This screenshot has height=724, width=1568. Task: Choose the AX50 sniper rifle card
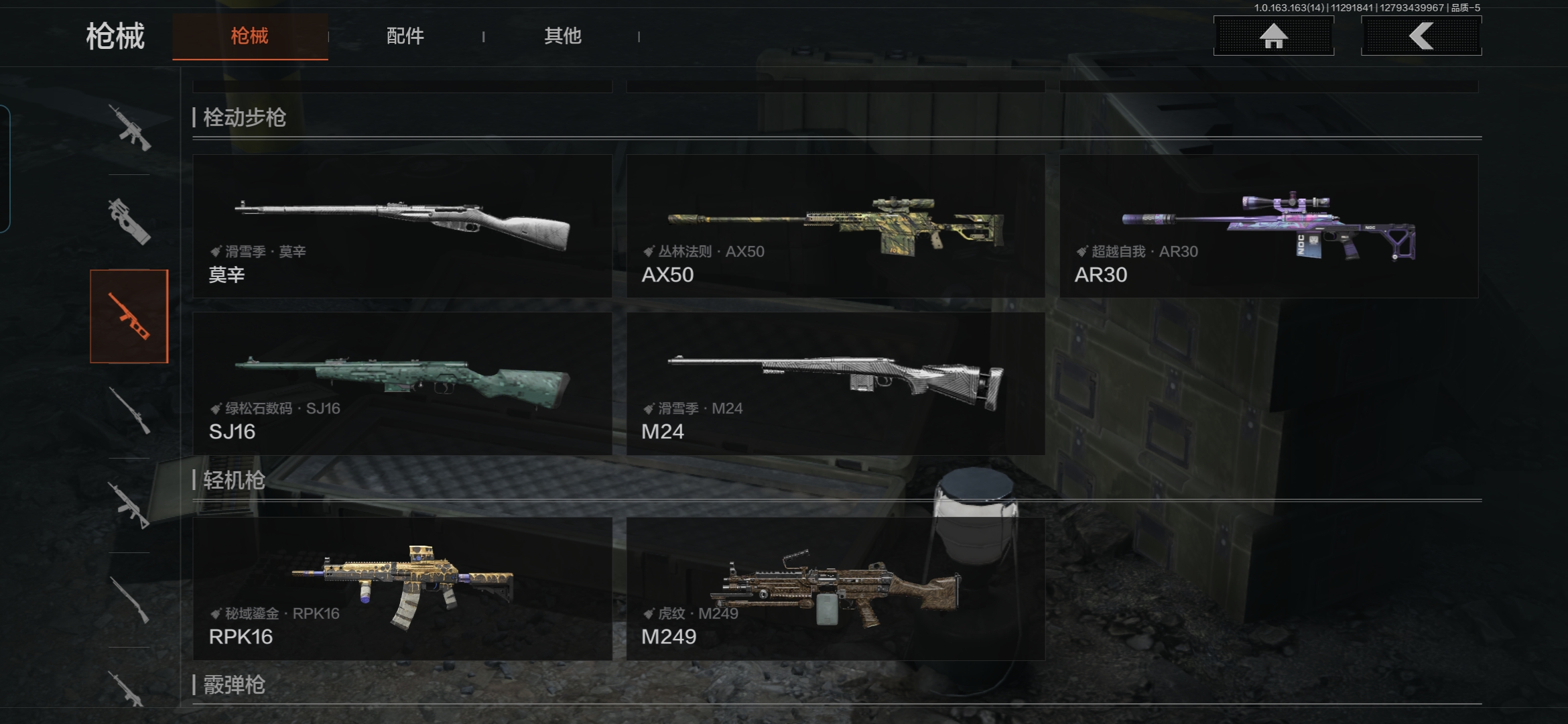click(836, 227)
